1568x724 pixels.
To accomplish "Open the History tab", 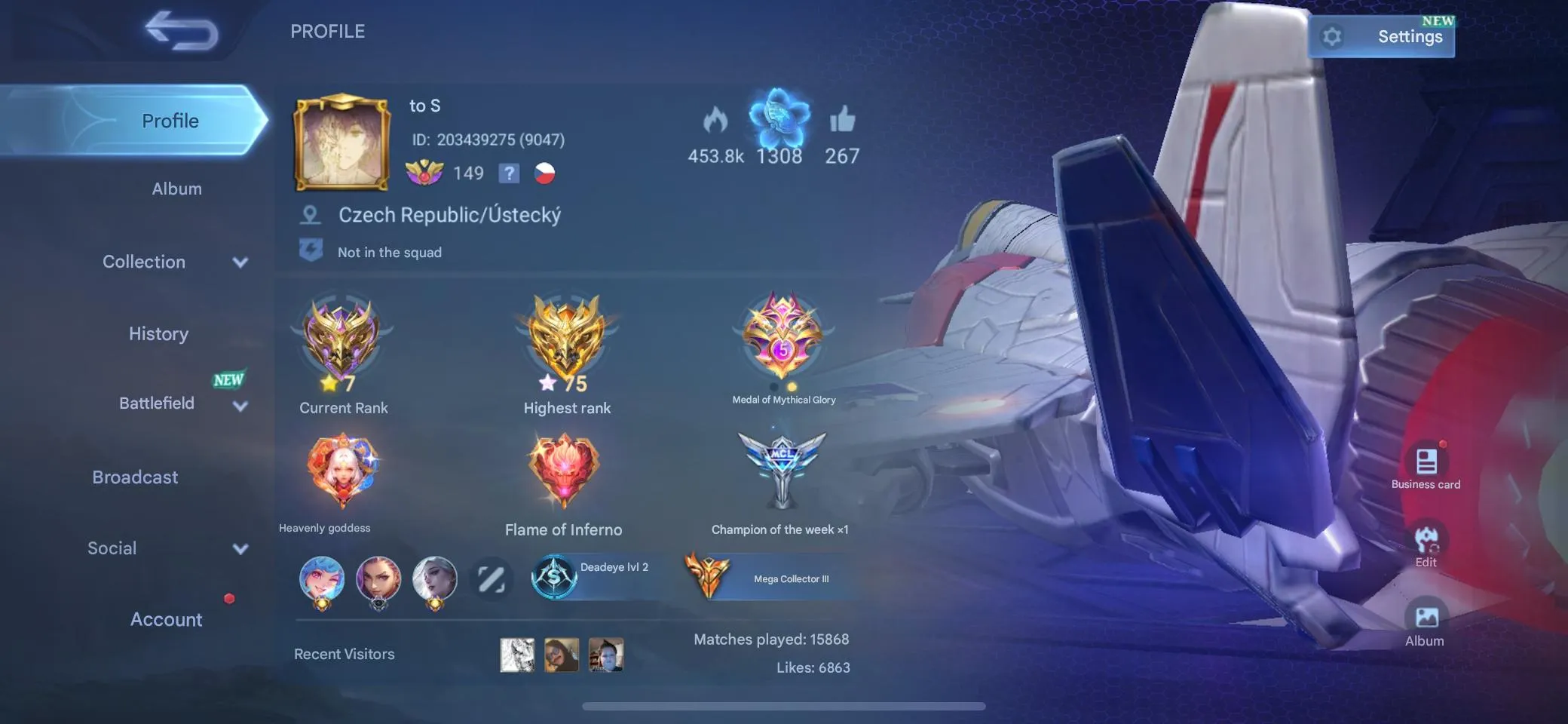I will click(158, 333).
